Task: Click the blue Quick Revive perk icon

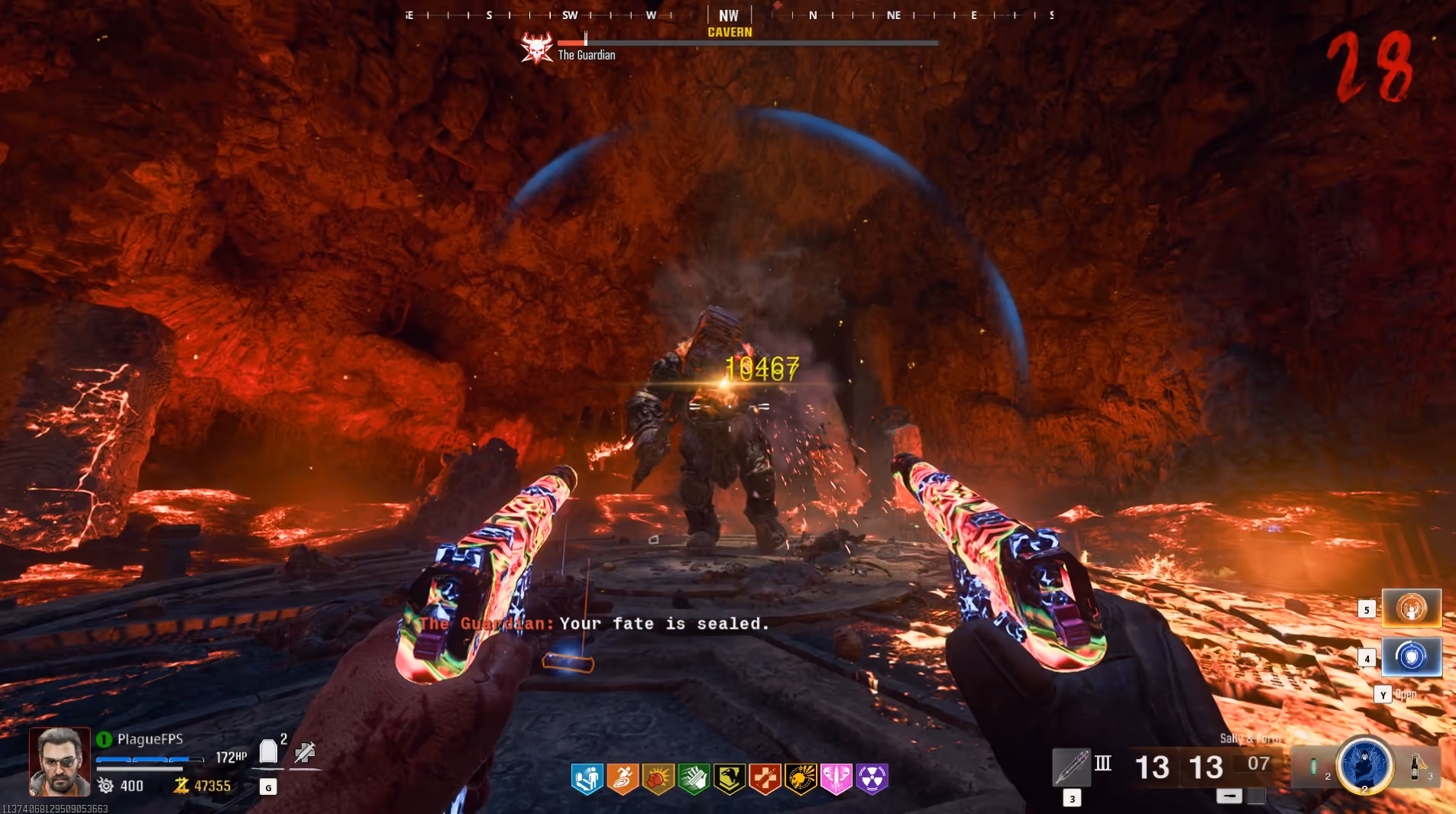Action: coord(587,779)
